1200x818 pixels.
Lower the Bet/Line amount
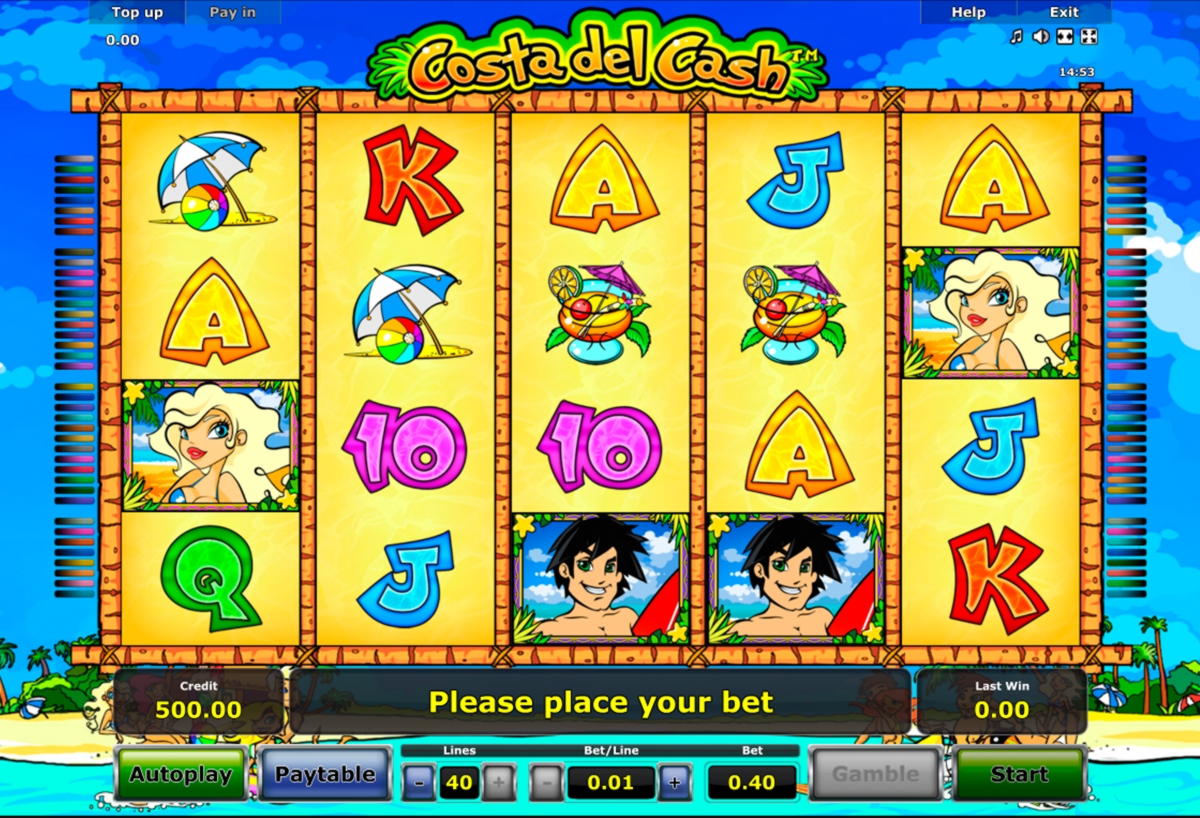546,782
